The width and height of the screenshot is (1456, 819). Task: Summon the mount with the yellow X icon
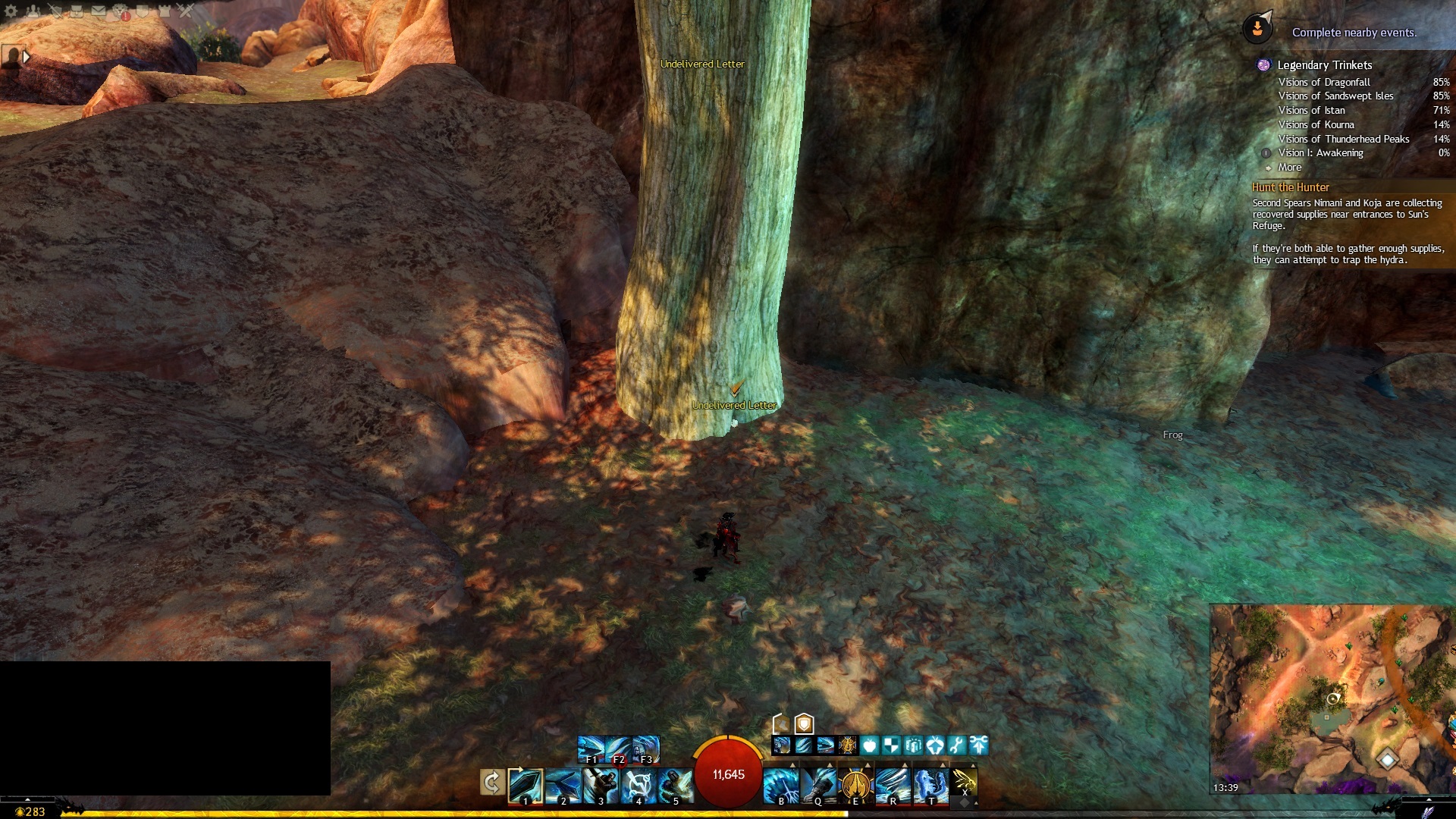964,781
